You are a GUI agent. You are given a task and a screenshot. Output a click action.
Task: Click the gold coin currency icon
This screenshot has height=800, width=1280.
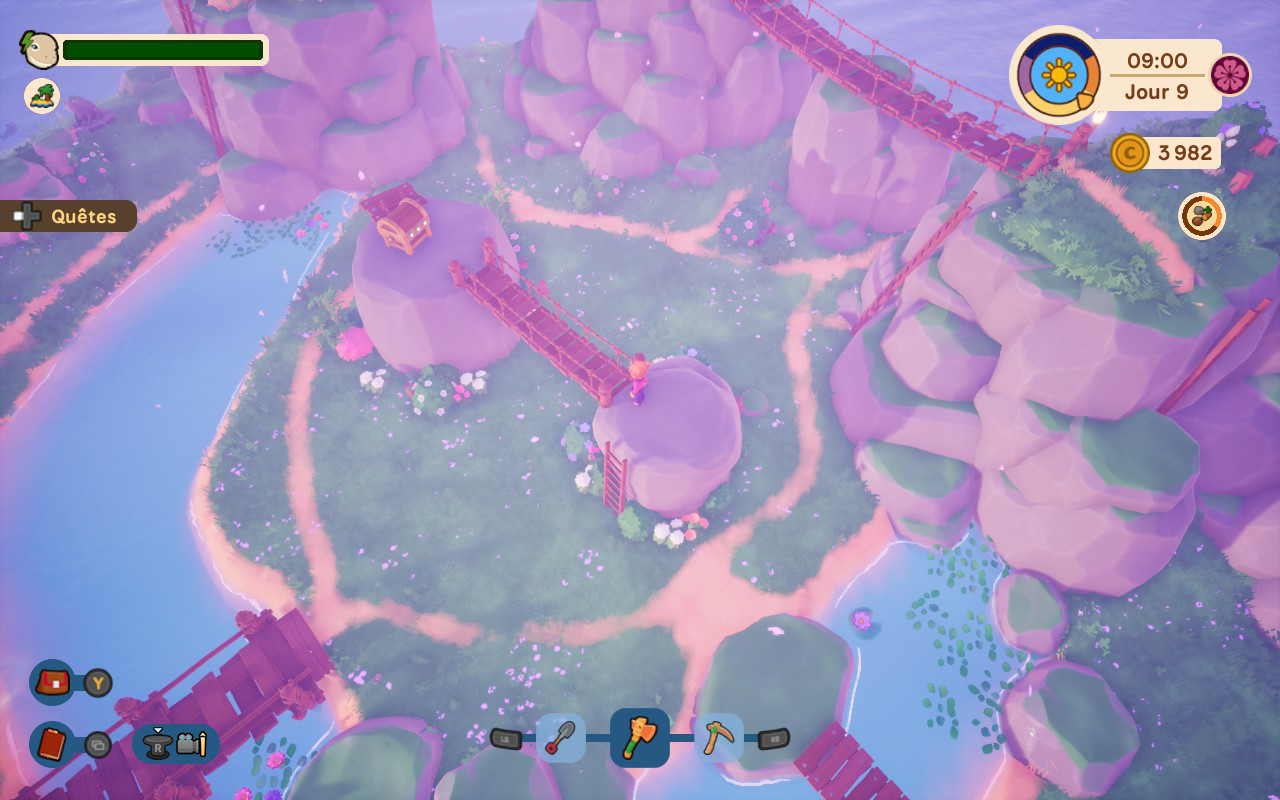1129,153
